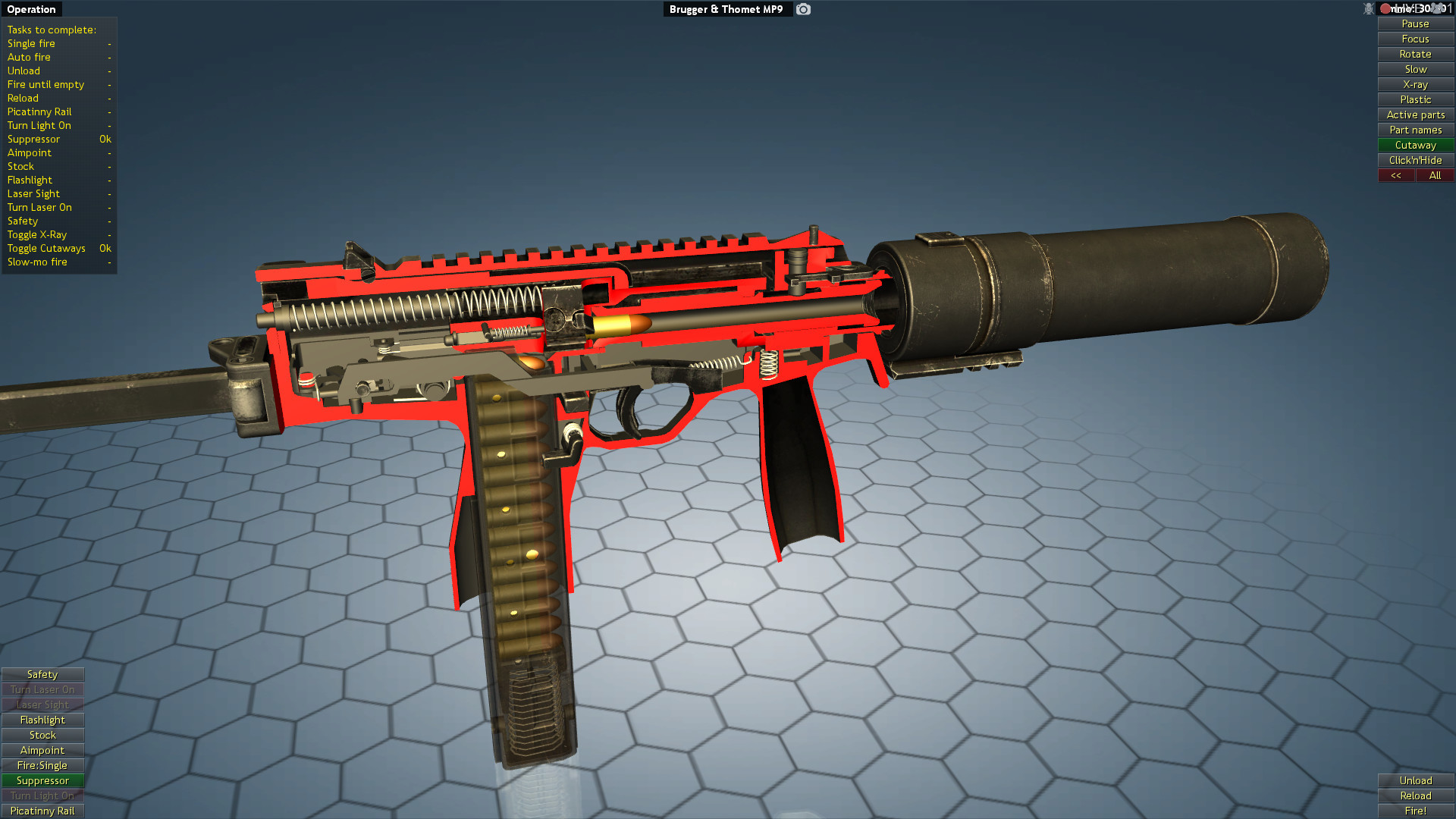Collapse the panel with the << button
The width and height of the screenshot is (1456, 819).
tap(1397, 175)
